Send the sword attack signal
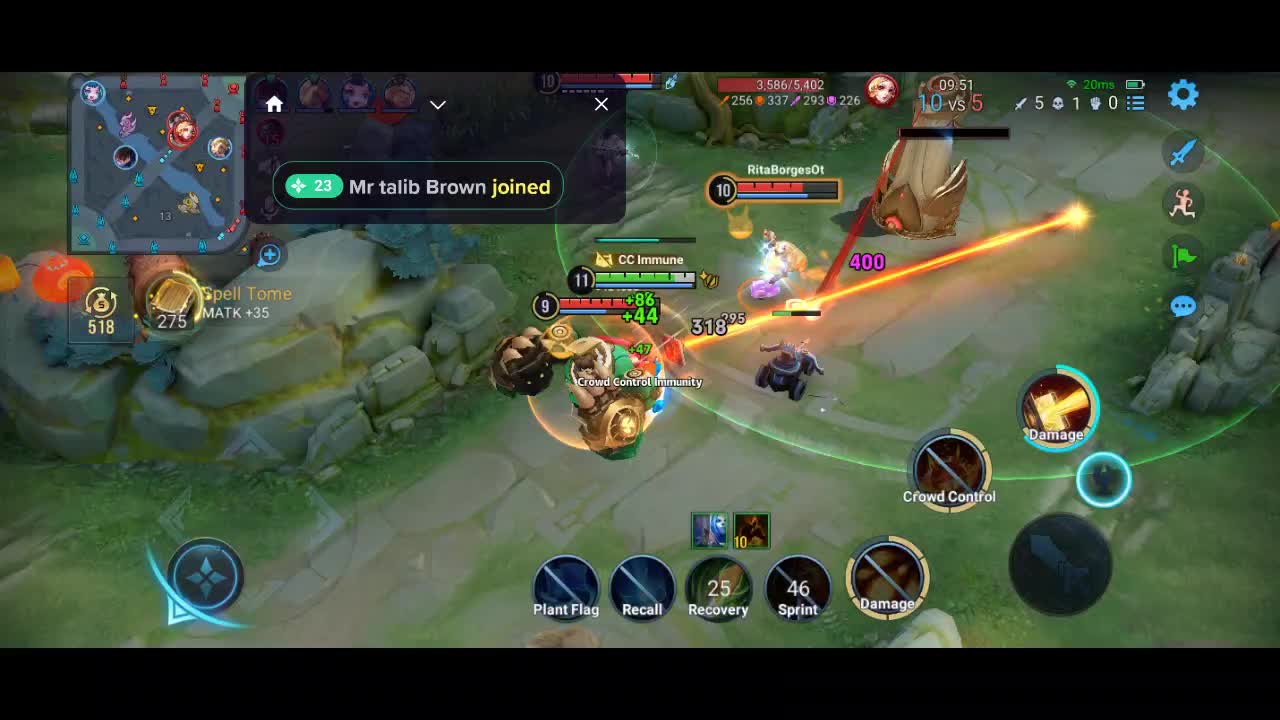 [x=1183, y=153]
